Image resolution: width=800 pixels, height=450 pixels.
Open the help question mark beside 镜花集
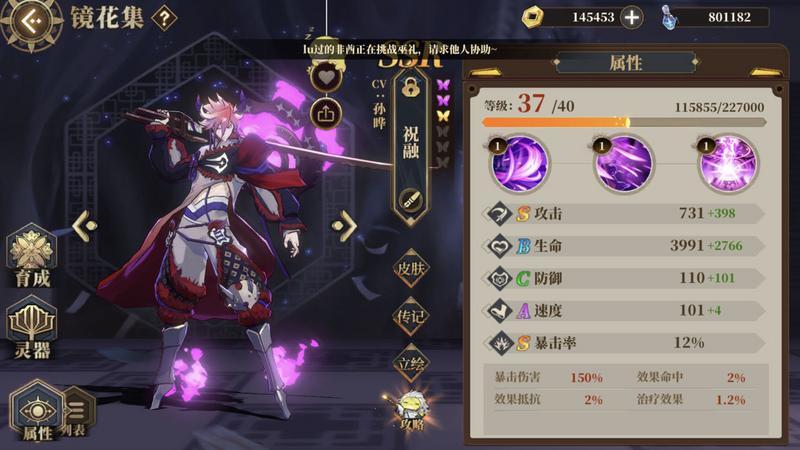point(163,17)
